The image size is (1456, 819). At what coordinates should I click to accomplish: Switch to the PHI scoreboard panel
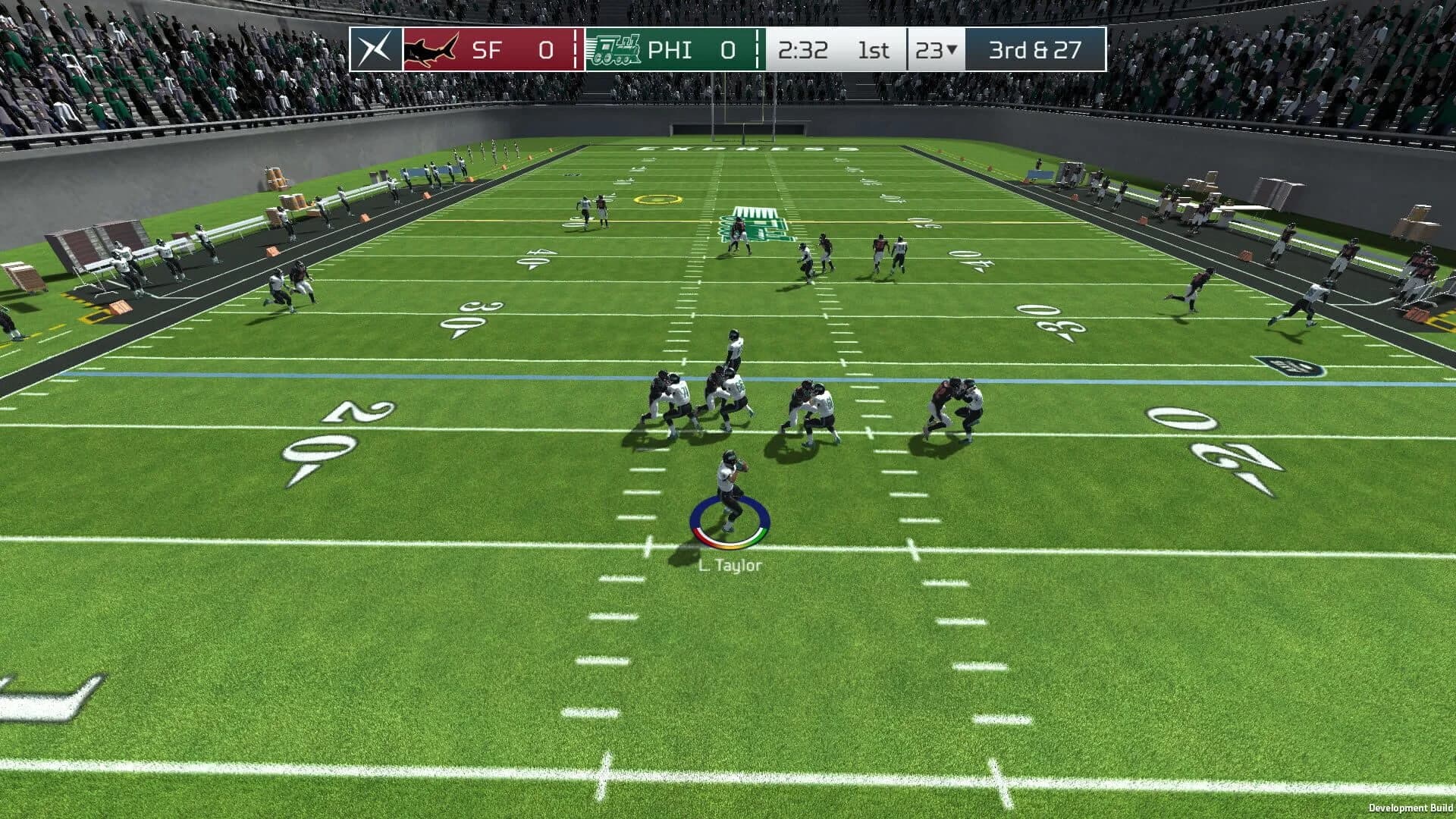click(x=670, y=50)
